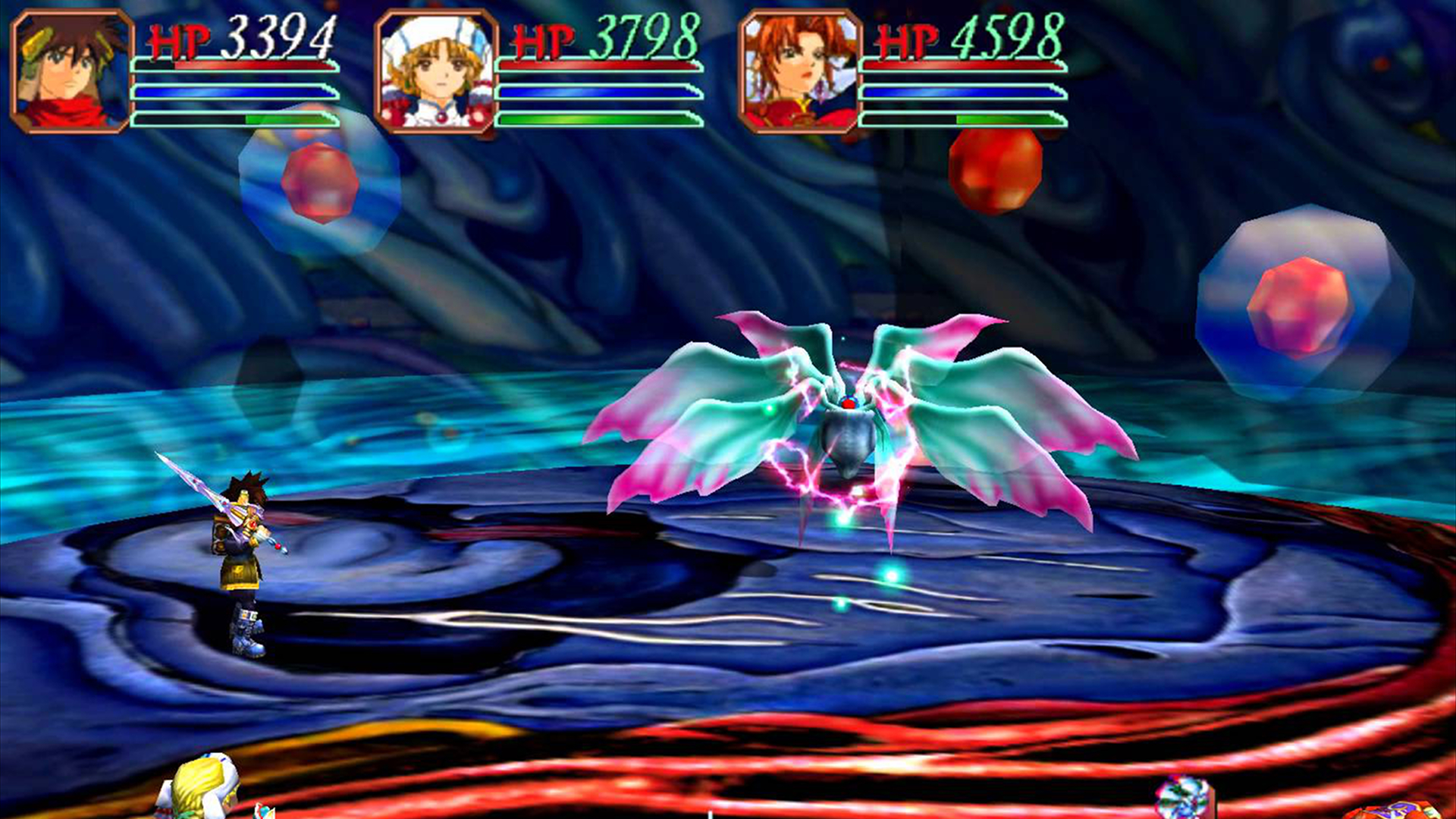
Task: Click Sue's green action gauge bar
Action: click(x=599, y=120)
